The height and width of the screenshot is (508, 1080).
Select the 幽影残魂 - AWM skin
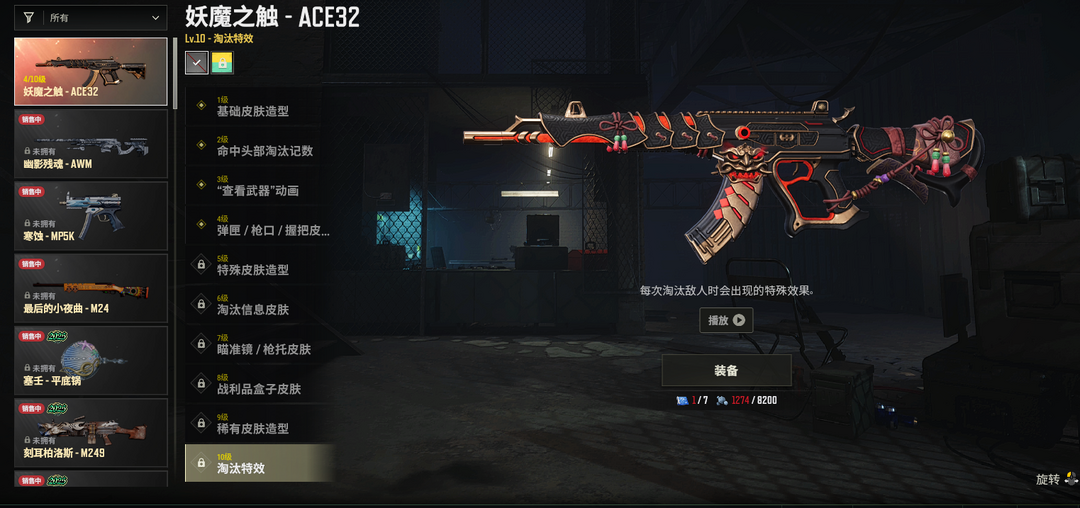(x=91, y=144)
